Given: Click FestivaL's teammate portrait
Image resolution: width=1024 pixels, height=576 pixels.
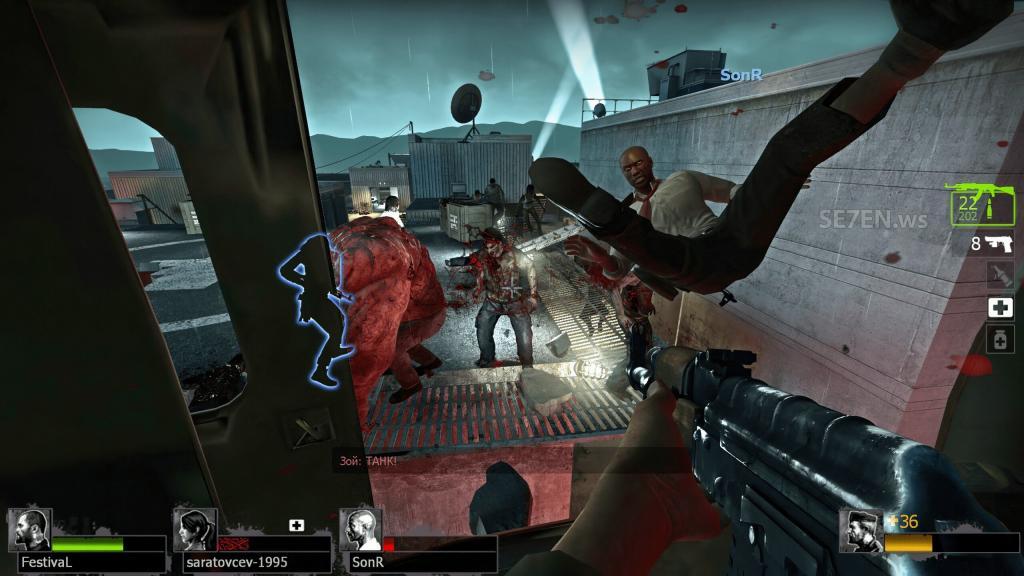Looking at the screenshot, I should coord(29,530).
